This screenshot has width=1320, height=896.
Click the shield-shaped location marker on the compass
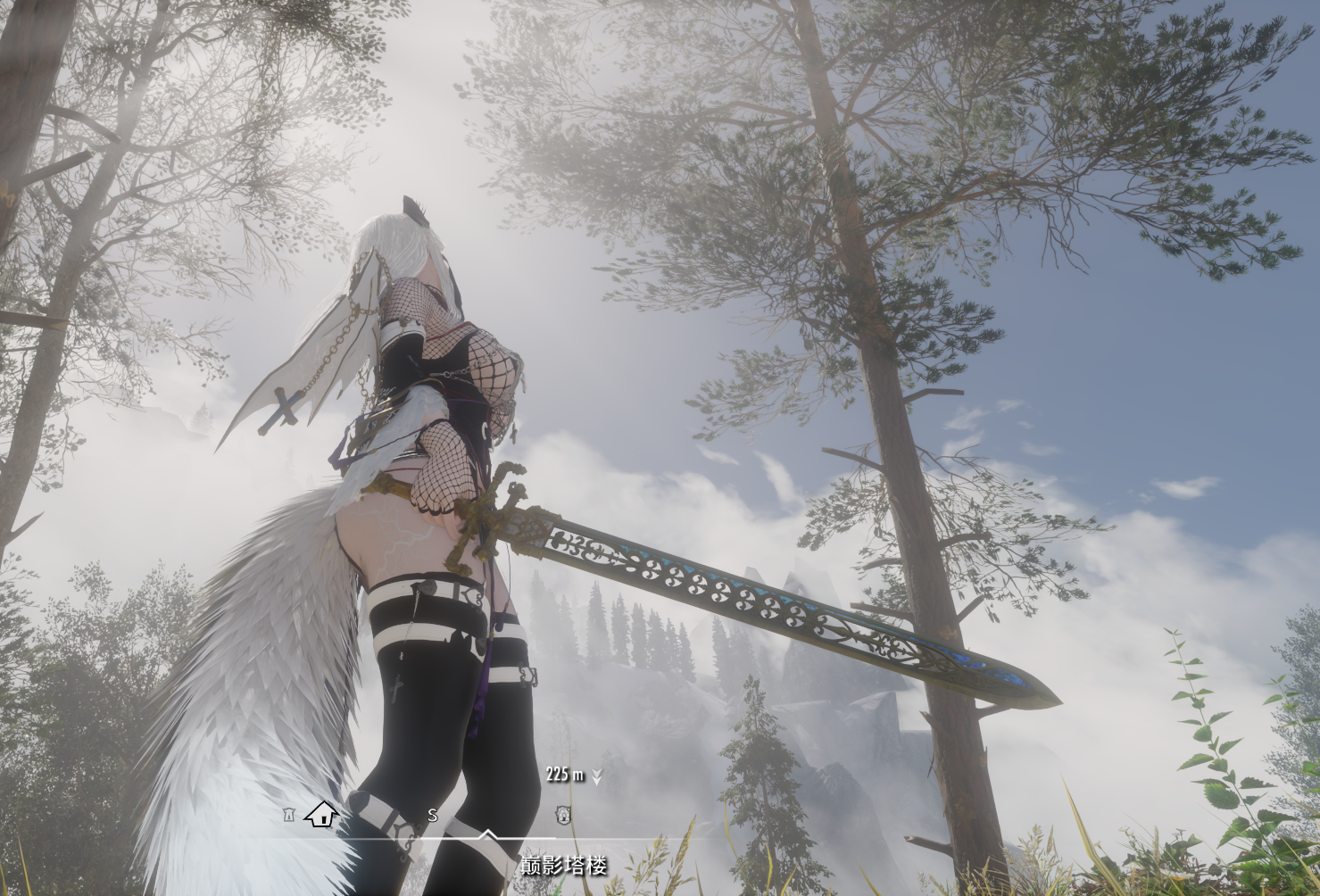click(563, 814)
